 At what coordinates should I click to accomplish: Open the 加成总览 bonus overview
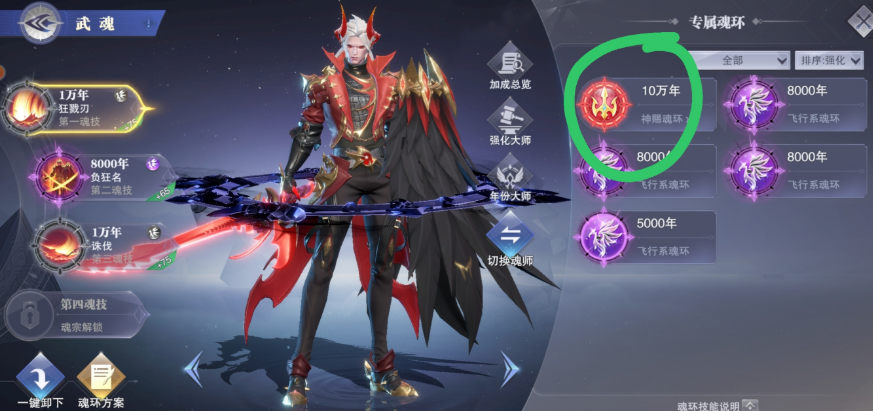coord(510,66)
